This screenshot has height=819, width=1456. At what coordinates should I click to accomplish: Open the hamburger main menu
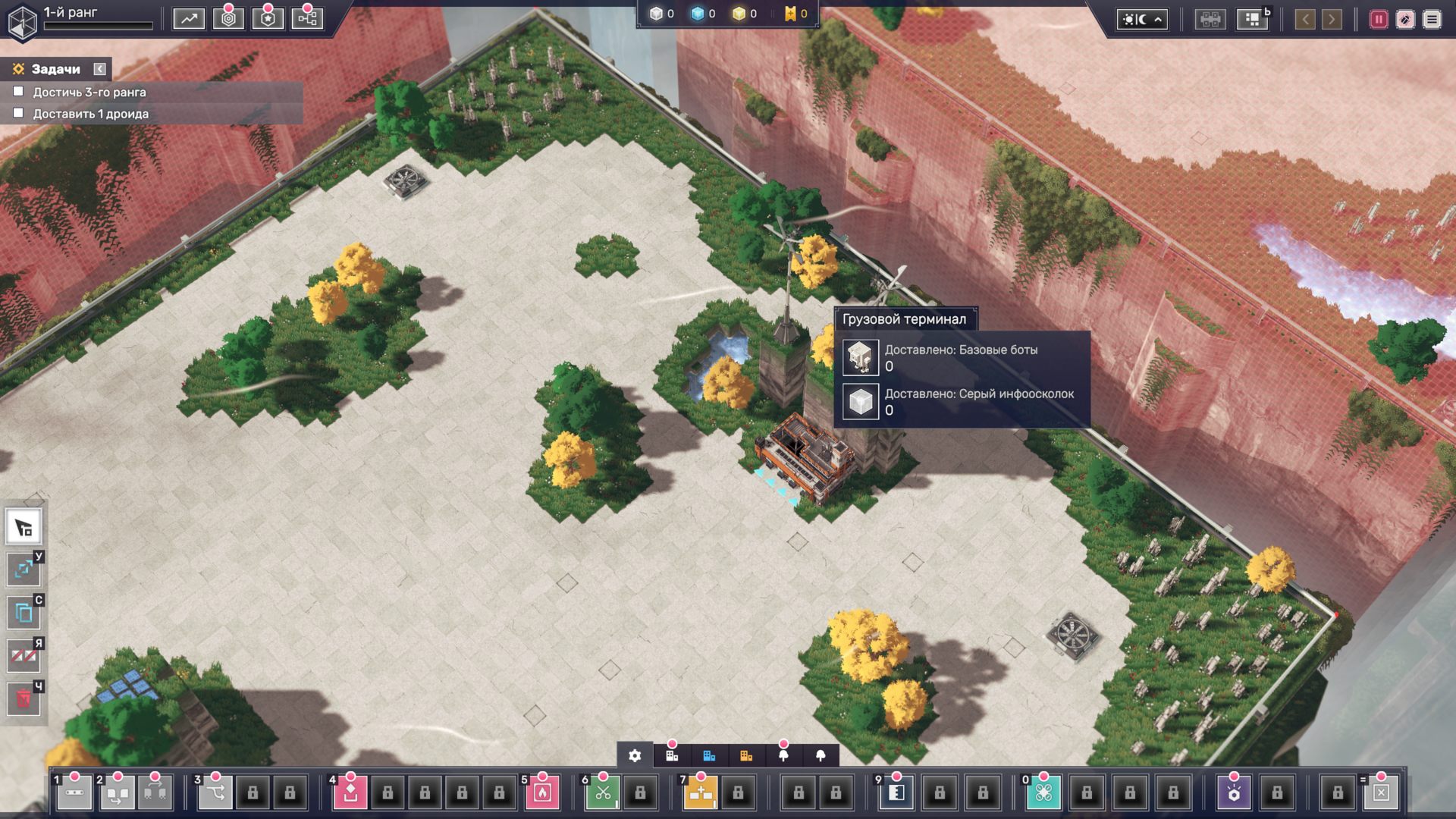tap(1432, 20)
